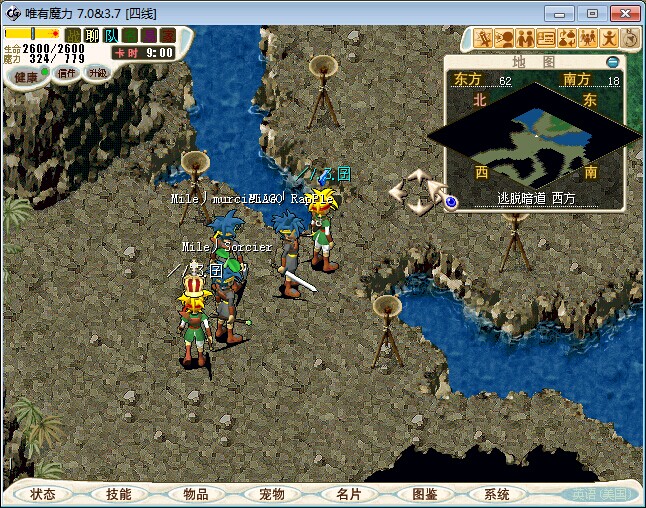Click the blue orb beside the map
Viewport: 646px width, 508px height.
pos(451,201)
